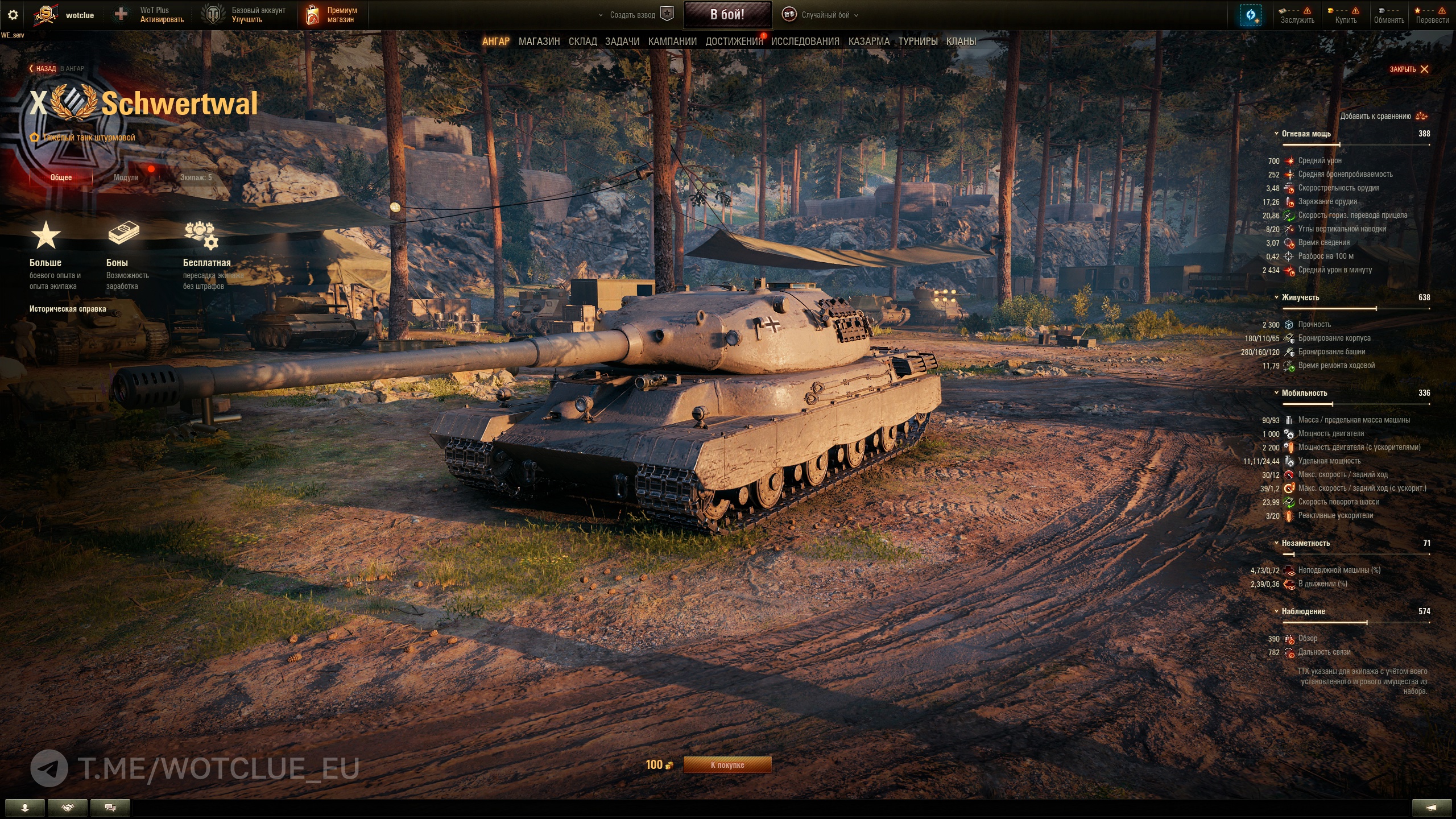Go back to the hangar via НАЗАД
The image size is (1456, 819).
coord(45,69)
